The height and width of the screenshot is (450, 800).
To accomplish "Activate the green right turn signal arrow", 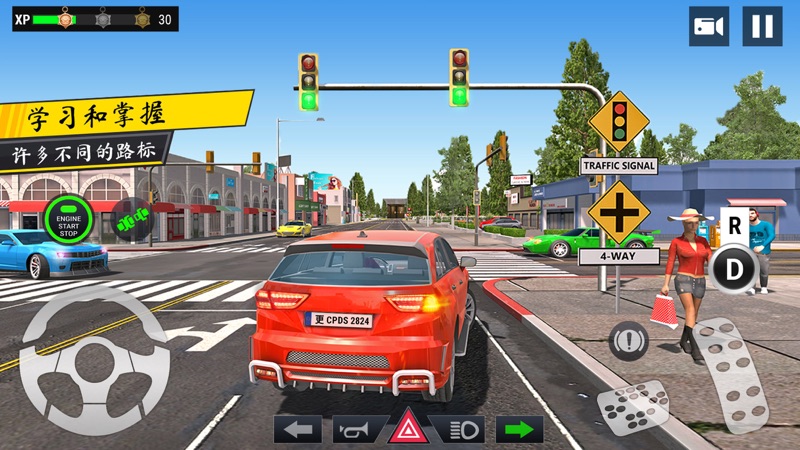I will (x=519, y=429).
